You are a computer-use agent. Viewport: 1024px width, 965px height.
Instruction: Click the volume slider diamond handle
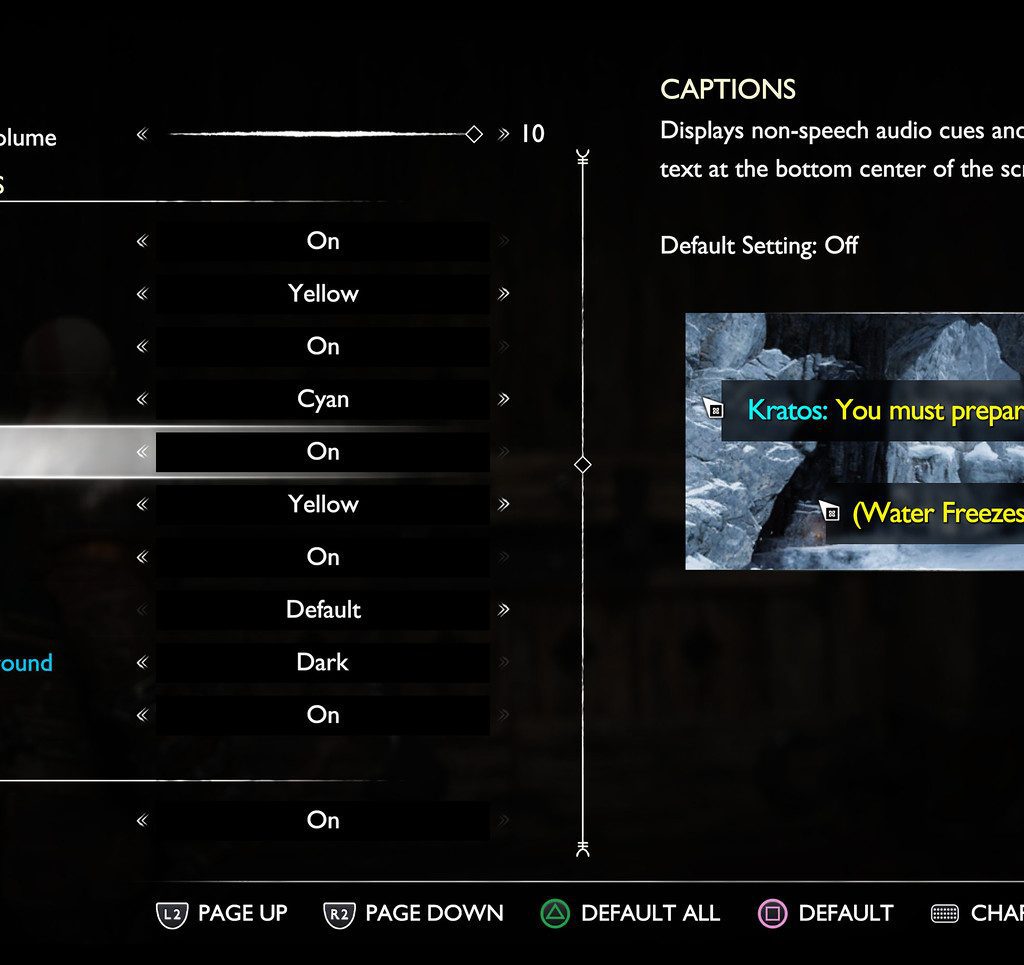475,134
